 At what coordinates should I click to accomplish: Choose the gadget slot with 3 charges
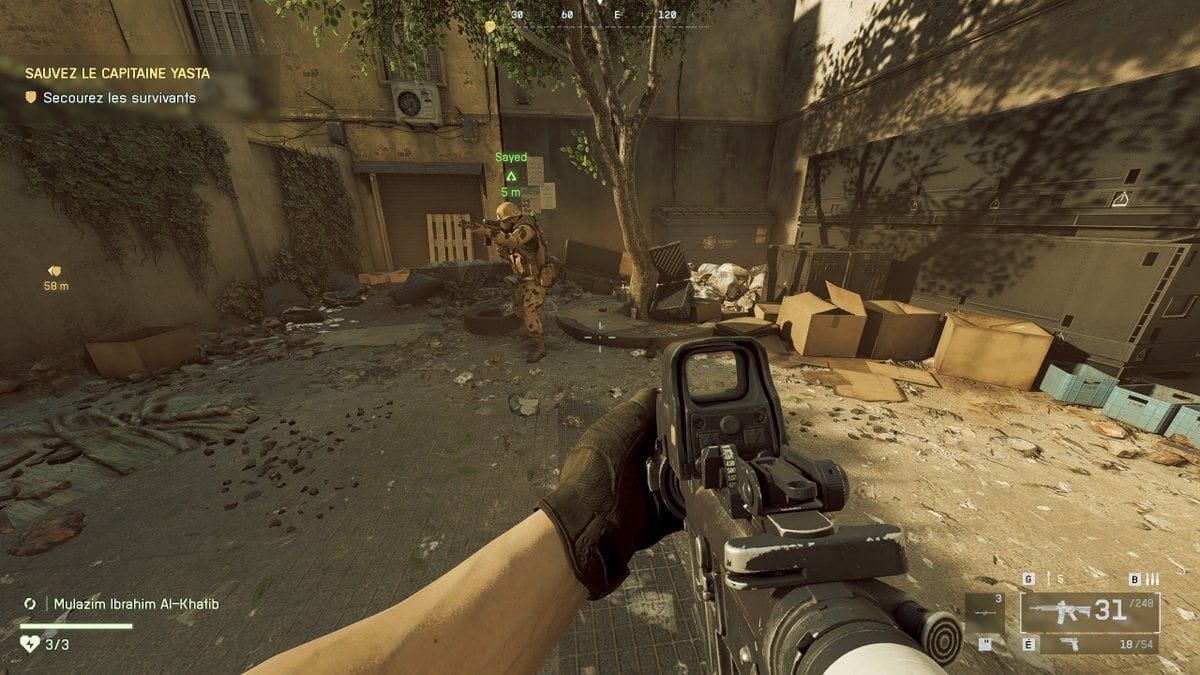click(x=984, y=612)
